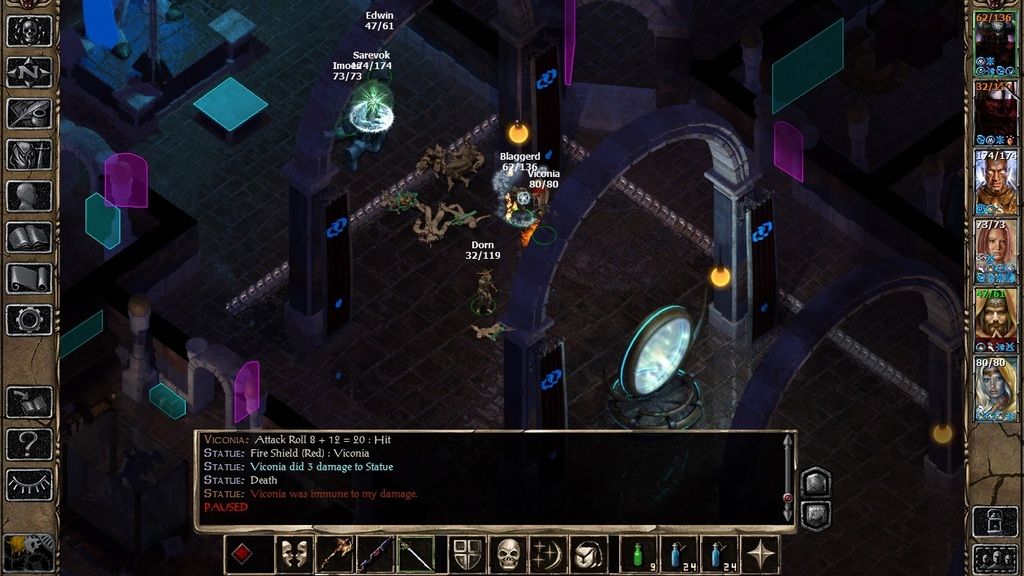
Task: Choose the turn undead skull button
Action: coord(509,554)
